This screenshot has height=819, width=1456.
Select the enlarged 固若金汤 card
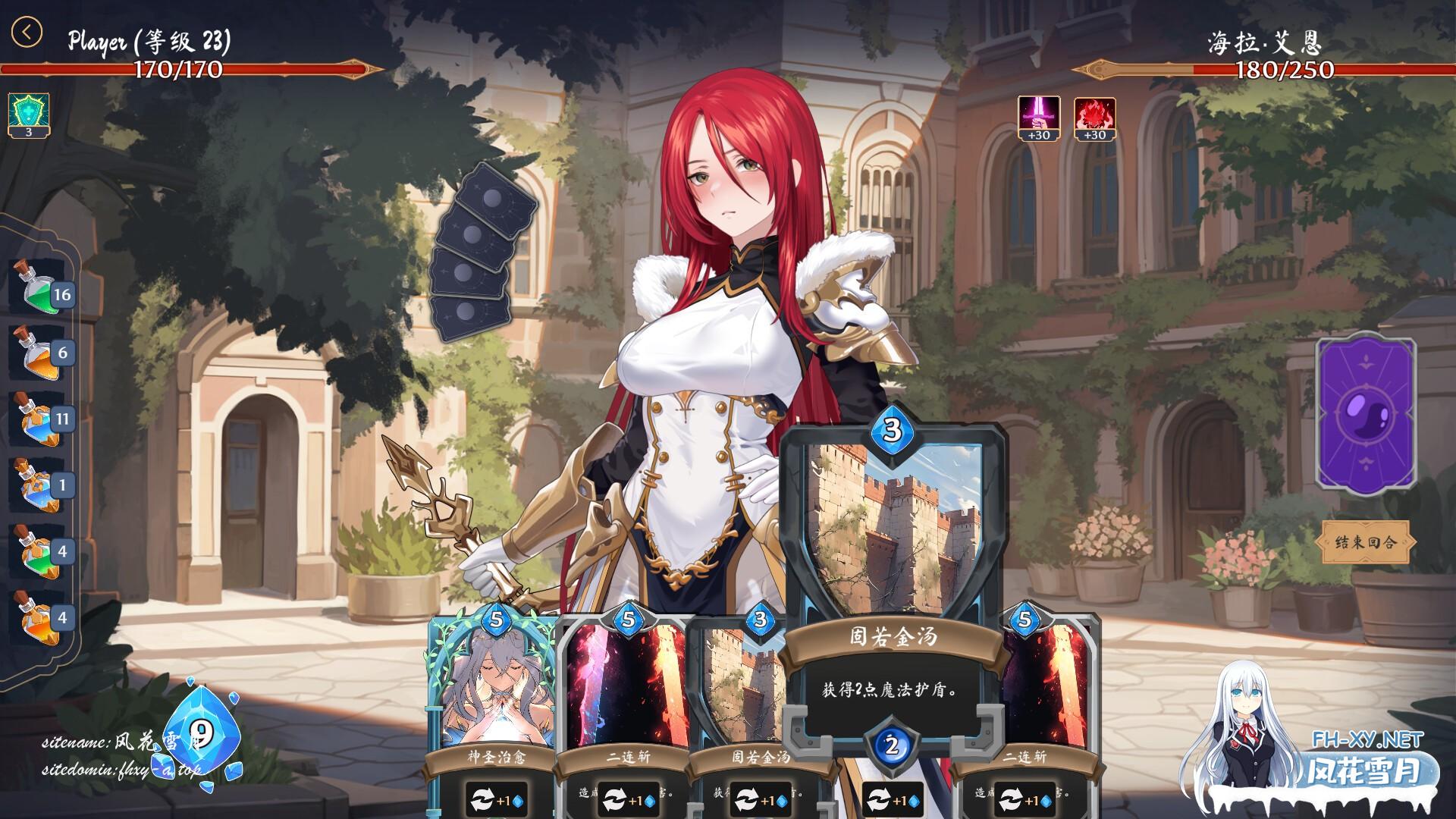892,576
